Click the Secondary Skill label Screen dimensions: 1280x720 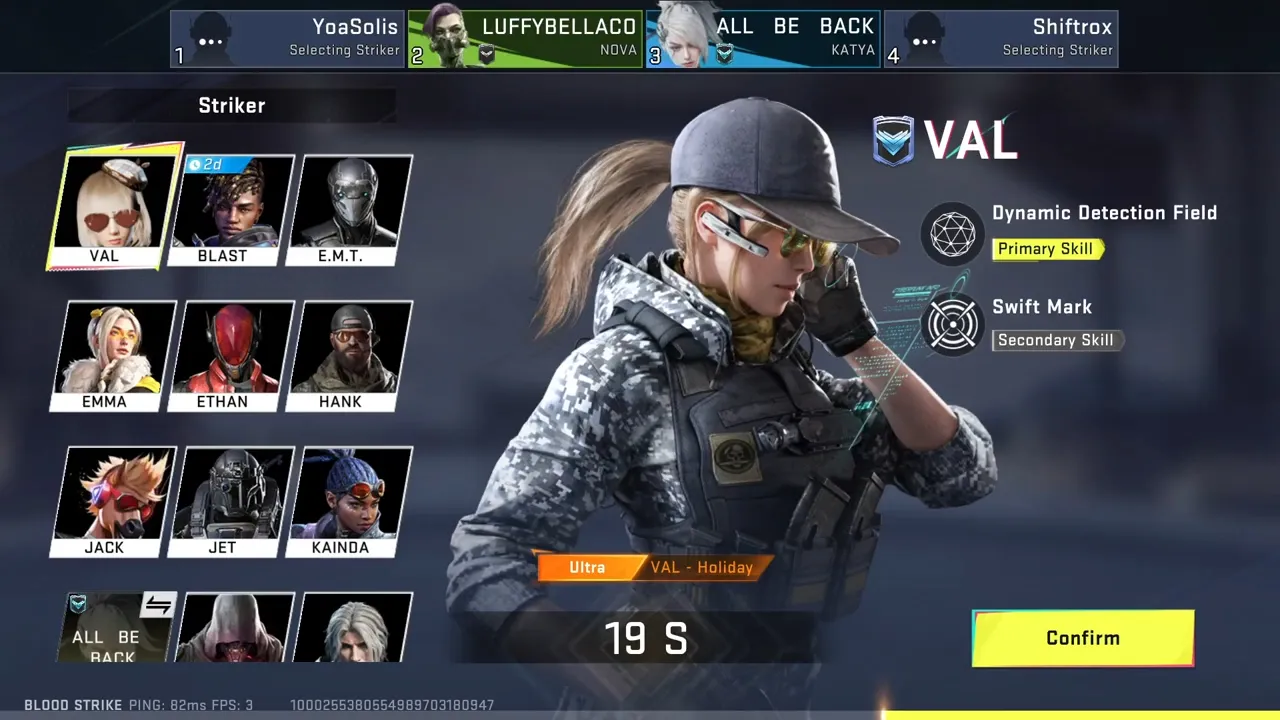(x=1054, y=340)
